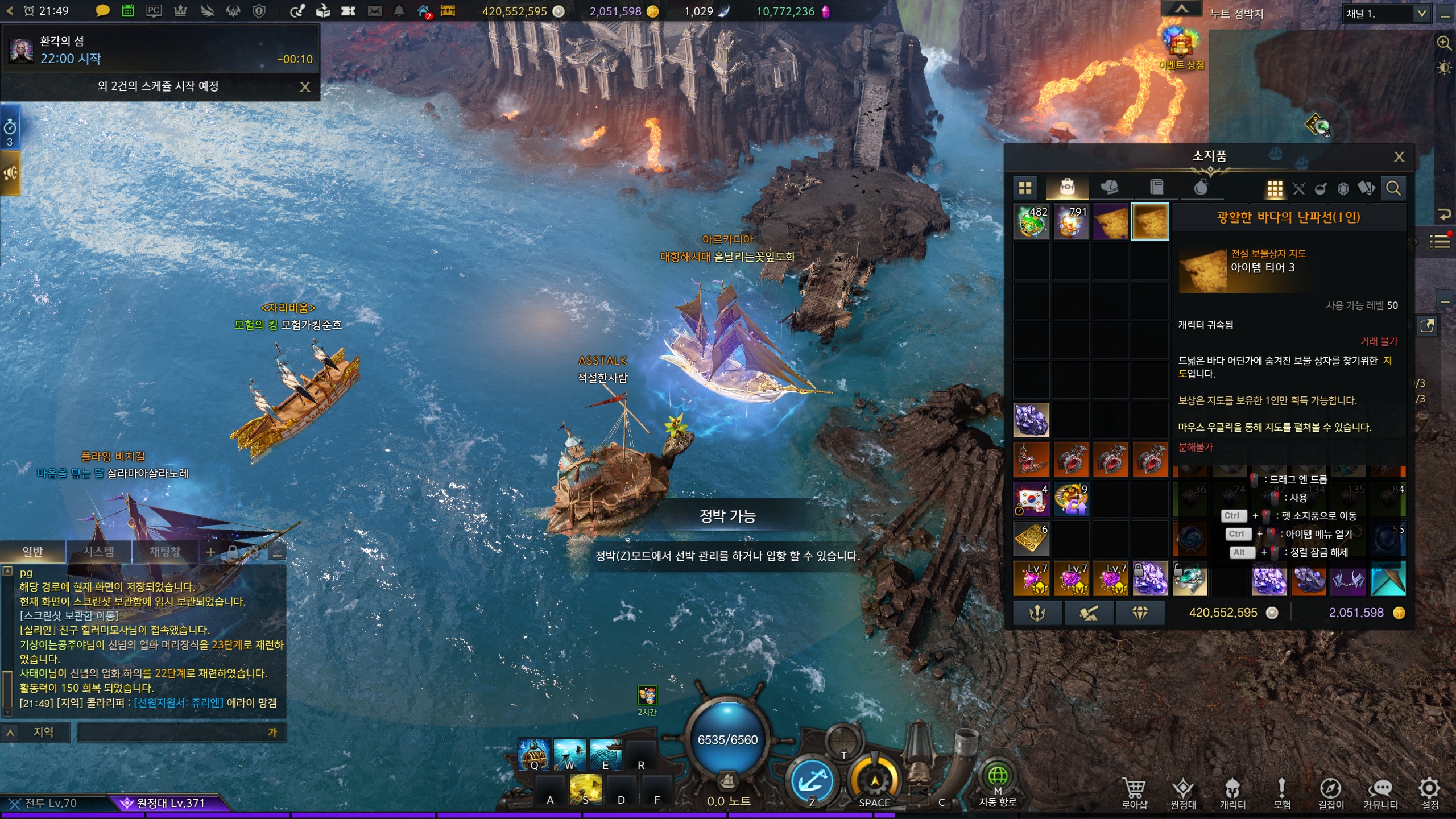
Task: Zoom in the minimap
Action: 1443,43
